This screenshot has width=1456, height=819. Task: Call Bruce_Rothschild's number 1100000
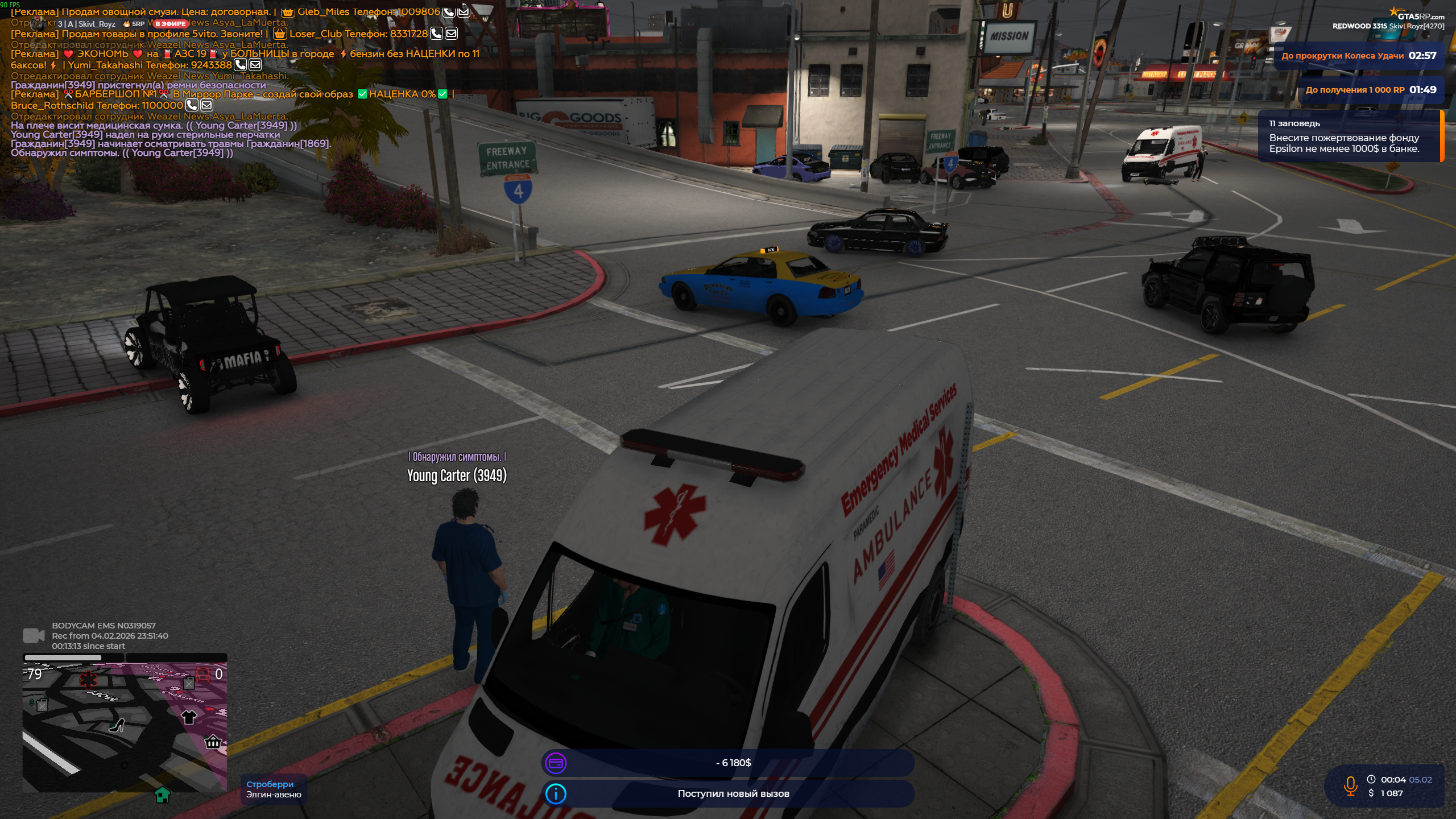pos(192,105)
